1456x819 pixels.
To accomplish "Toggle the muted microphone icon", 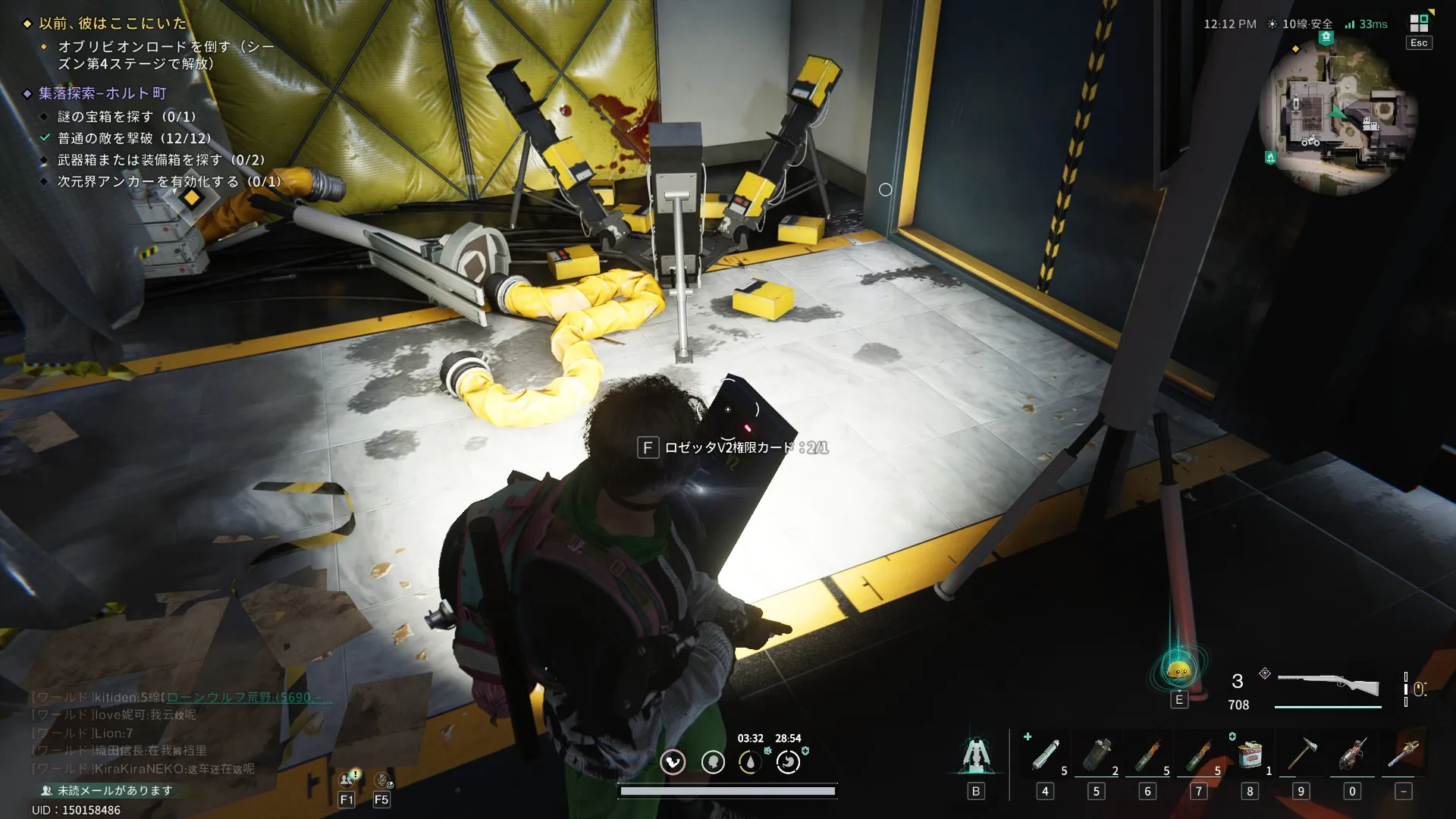I will pyautogui.click(x=381, y=780).
